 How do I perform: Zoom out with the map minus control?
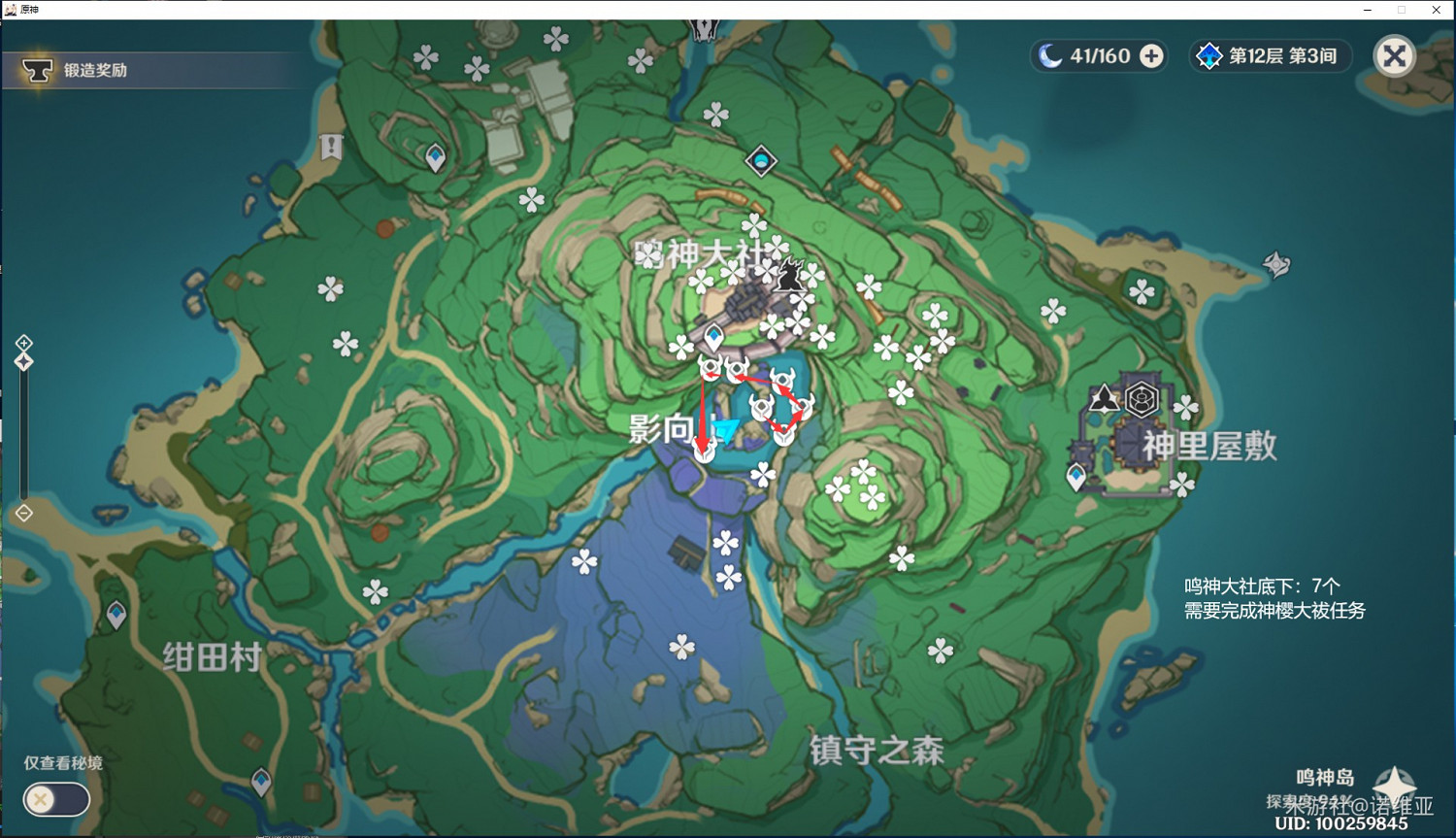click(x=22, y=512)
